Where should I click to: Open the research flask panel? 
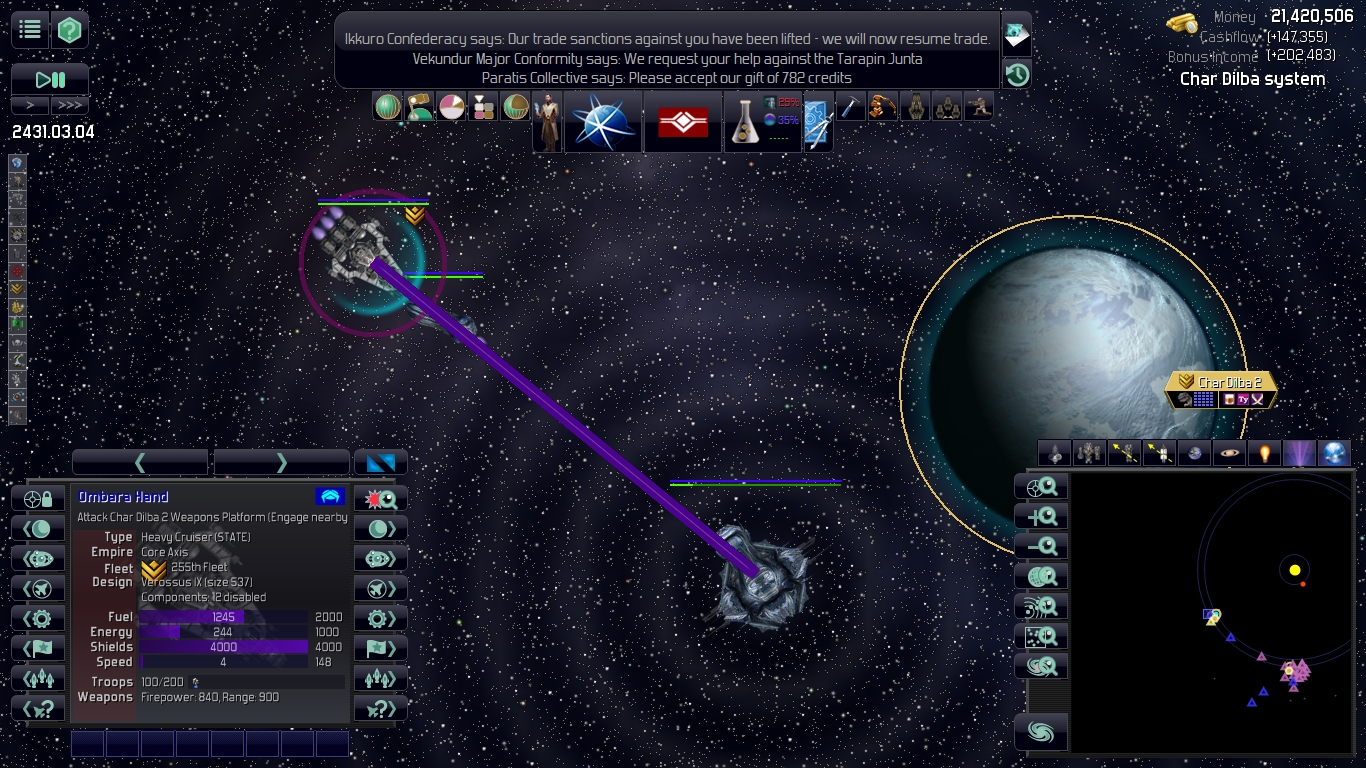point(743,122)
